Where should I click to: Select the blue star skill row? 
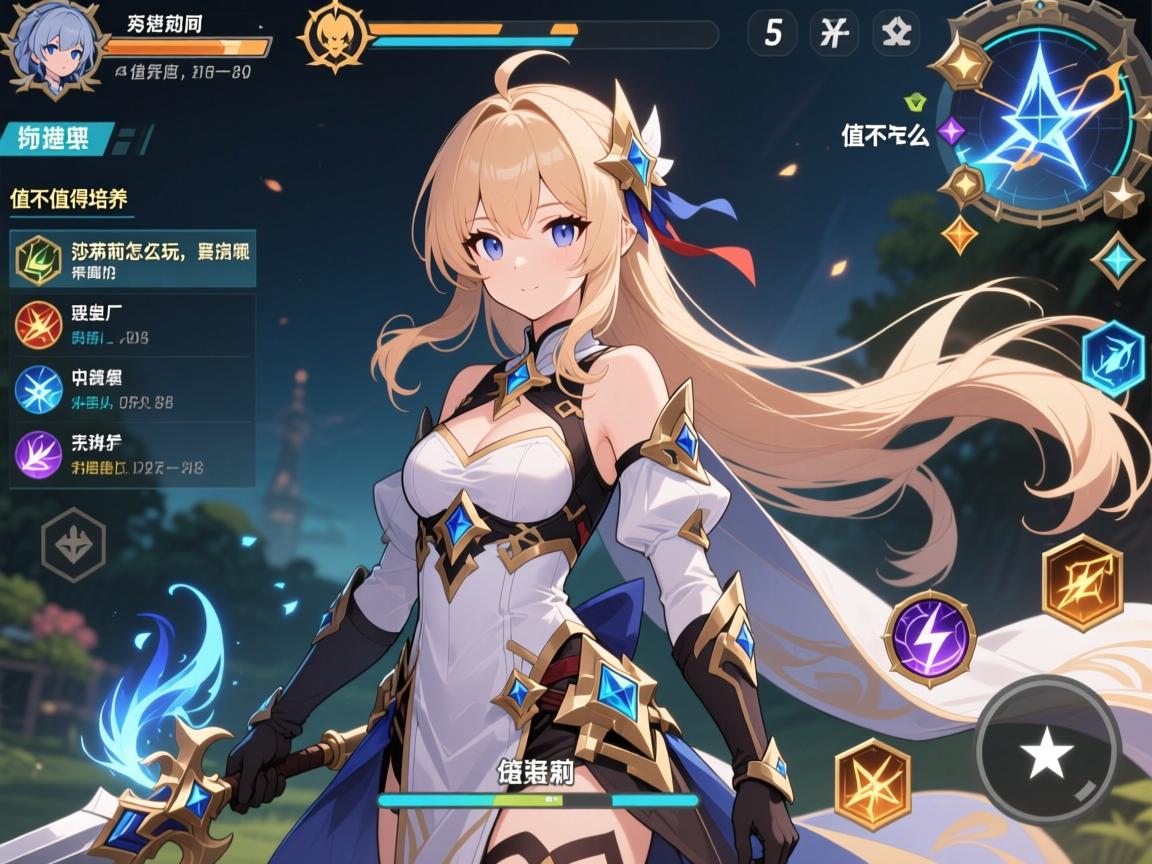(x=133, y=390)
